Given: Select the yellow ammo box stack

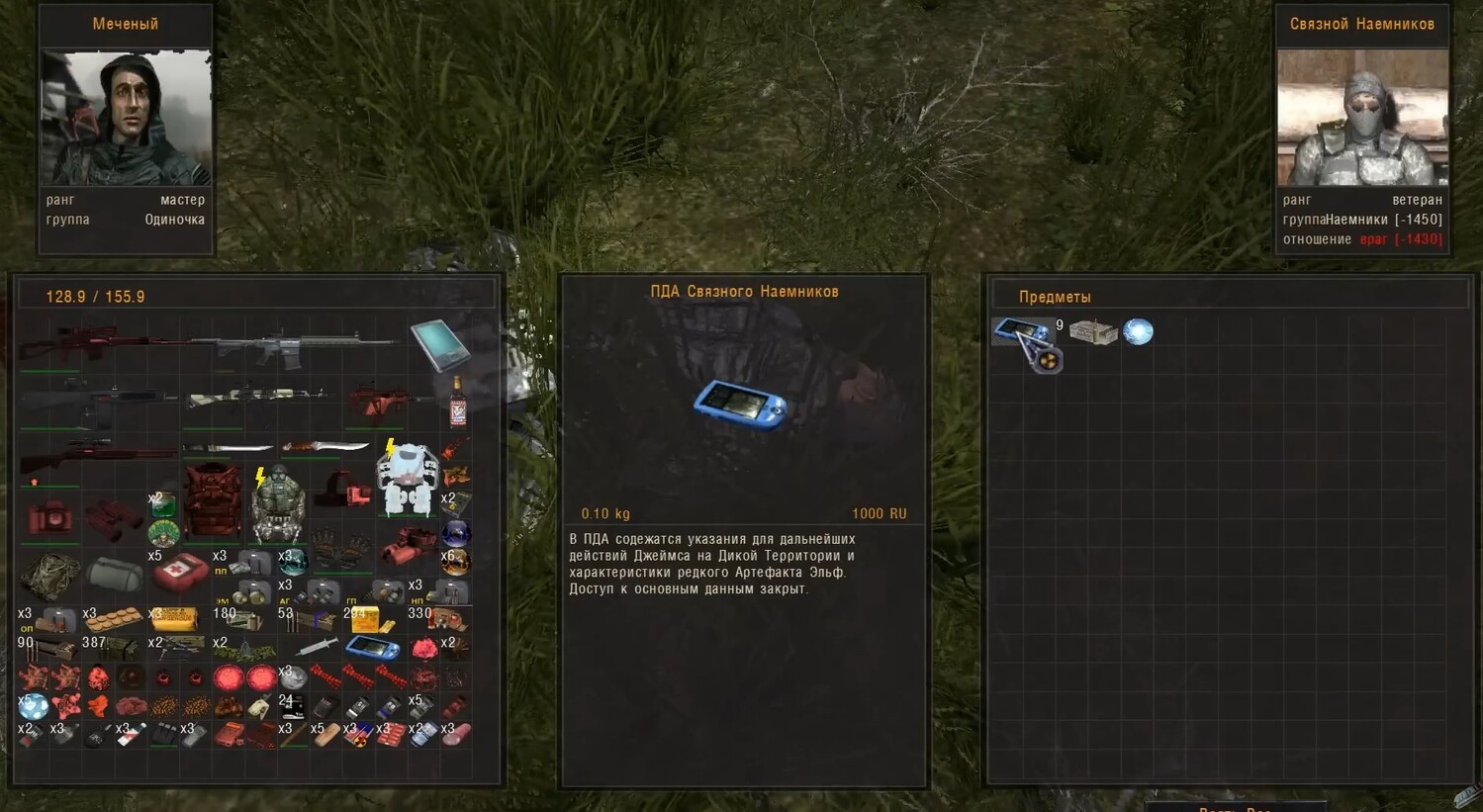Looking at the screenshot, I should click(366, 620).
